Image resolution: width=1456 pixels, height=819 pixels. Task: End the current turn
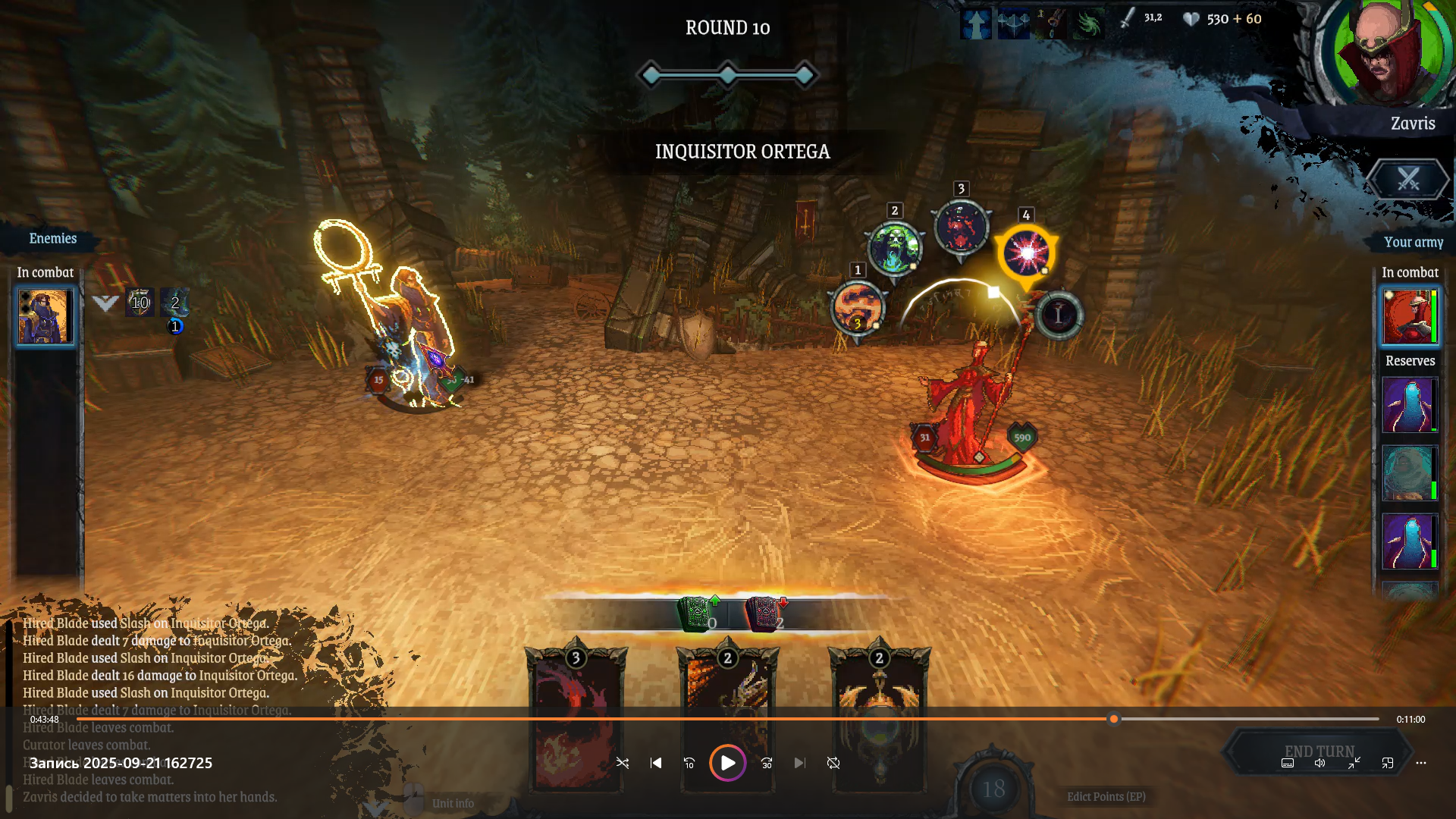[1319, 752]
